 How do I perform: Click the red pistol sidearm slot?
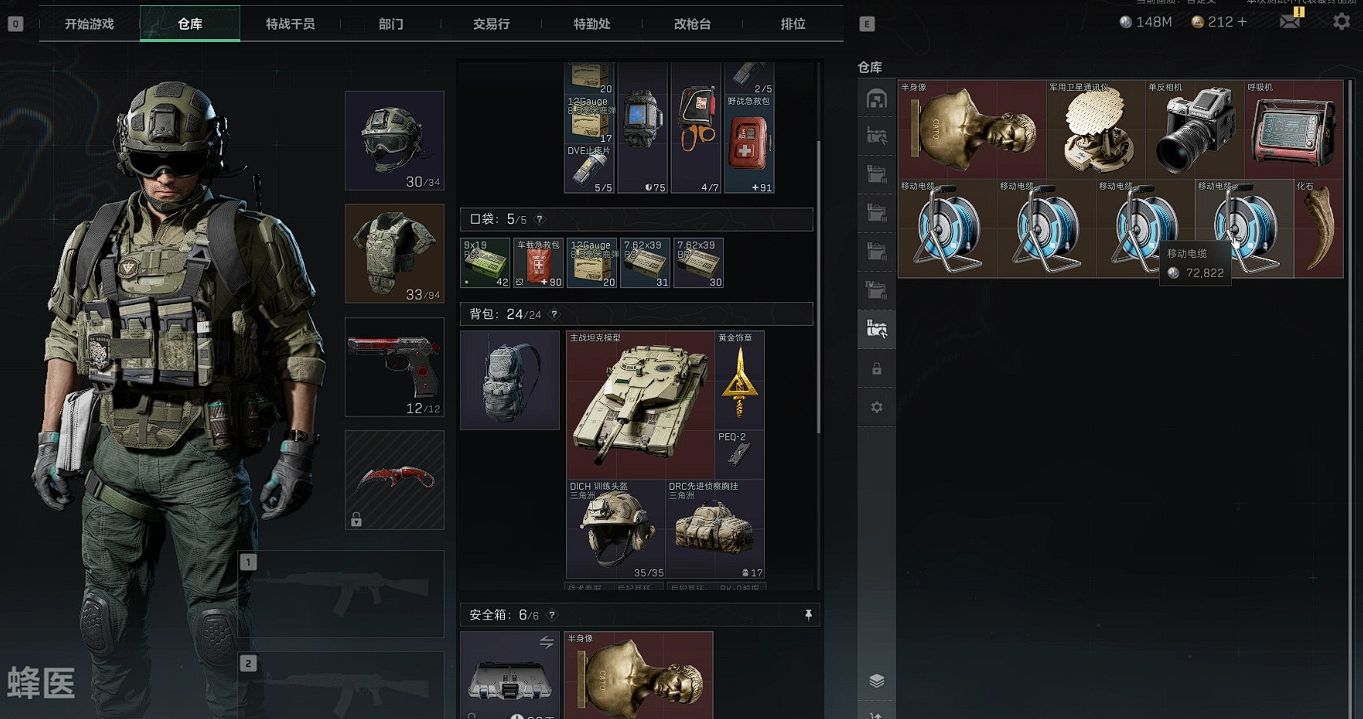394,366
